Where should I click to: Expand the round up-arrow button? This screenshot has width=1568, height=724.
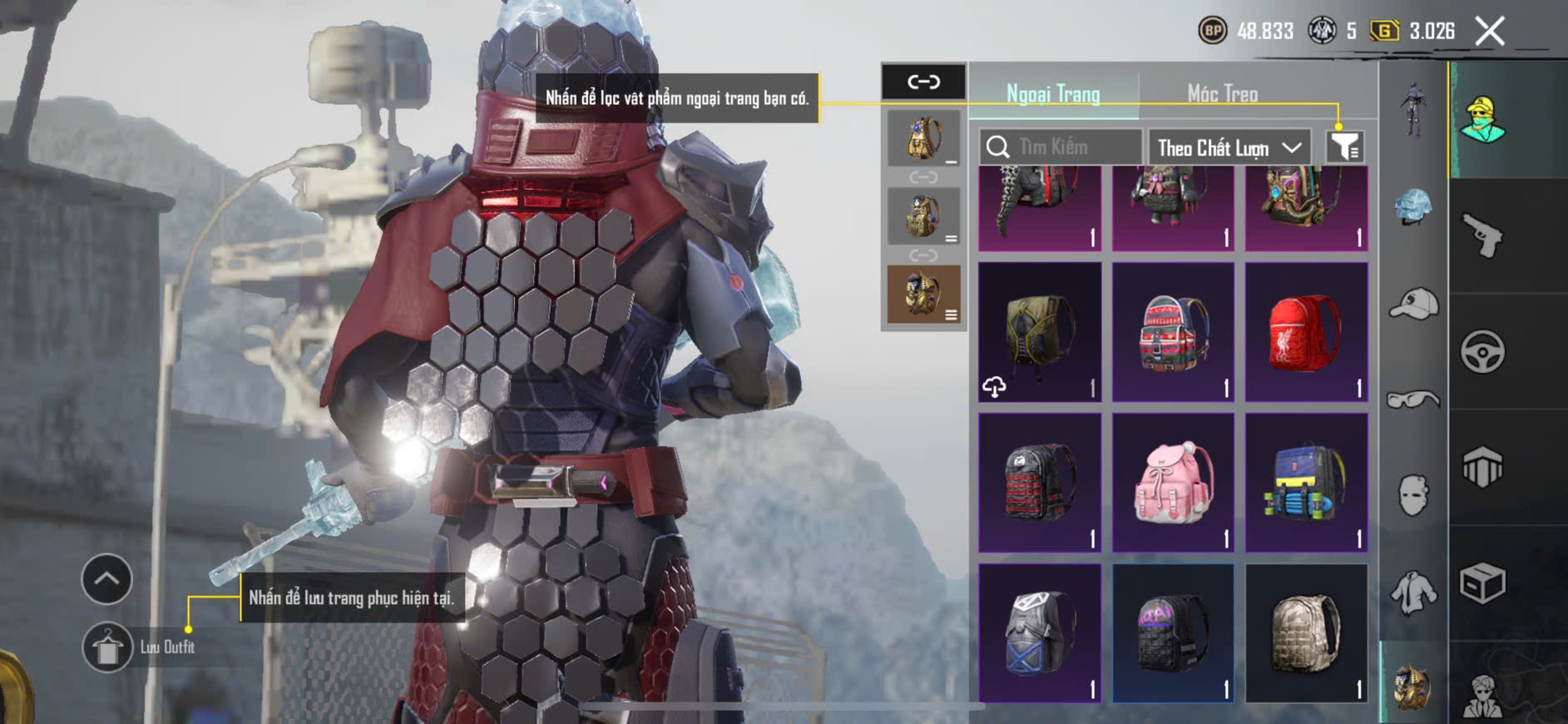pyautogui.click(x=106, y=578)
